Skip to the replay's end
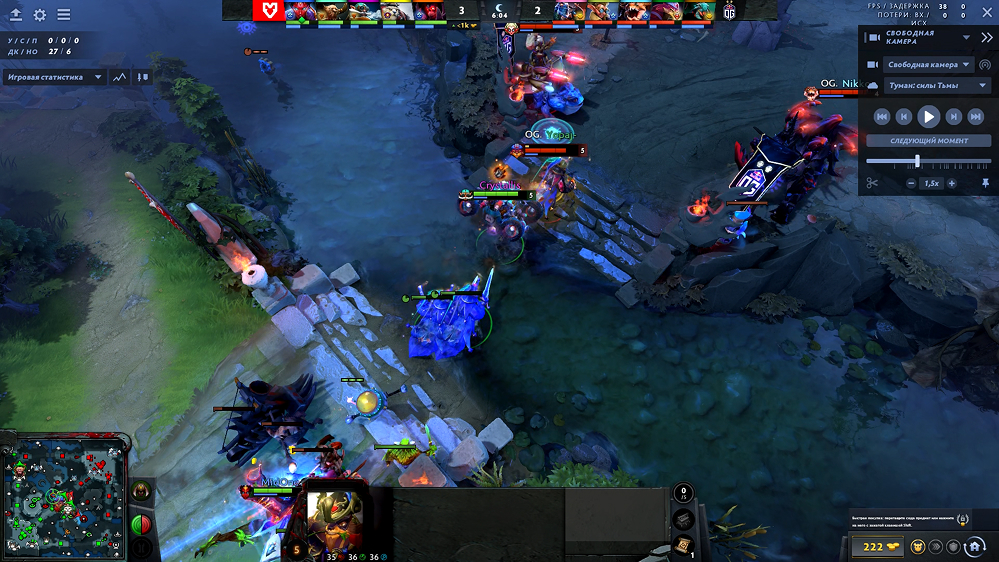This screenshot has height=562, width=999. coord(975,117)
